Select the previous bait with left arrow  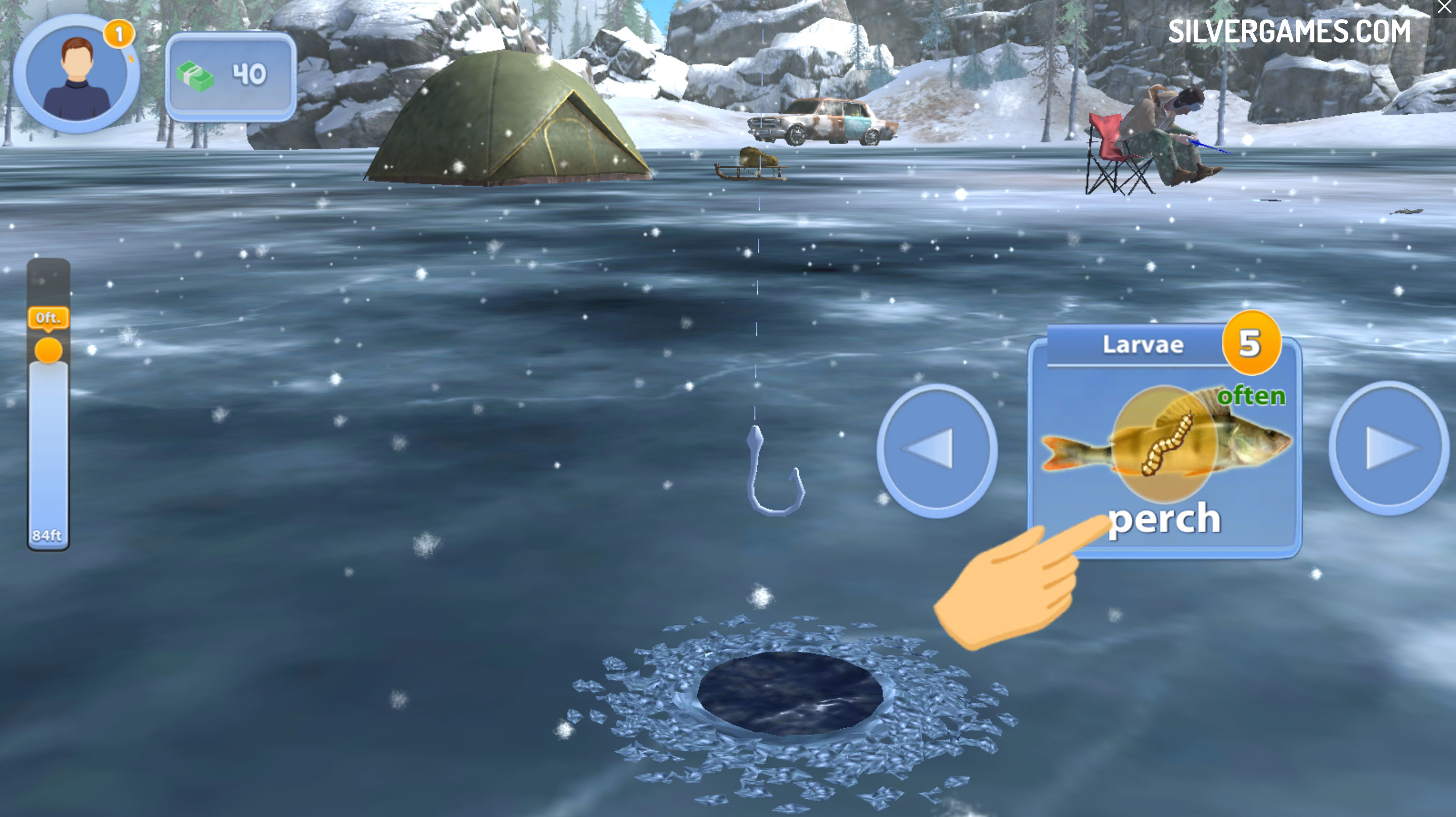(x=937, y=449)
